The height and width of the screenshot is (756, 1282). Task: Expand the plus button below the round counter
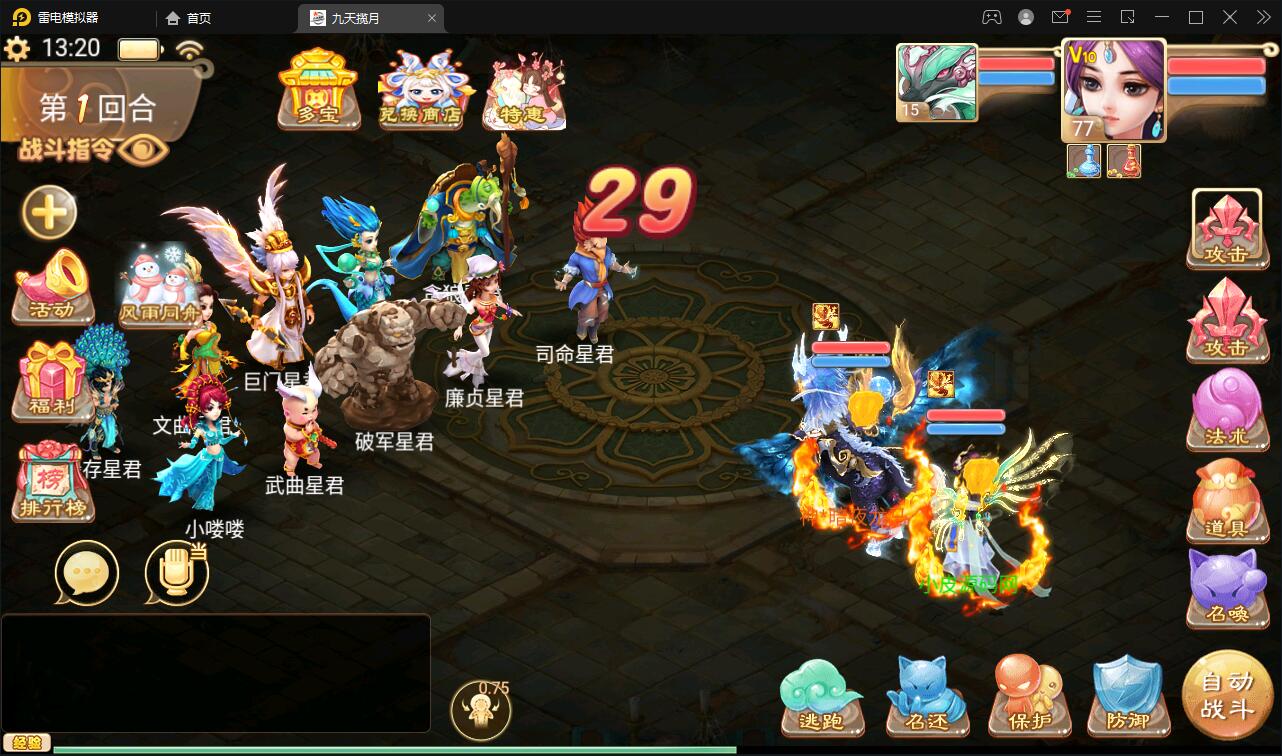click(48, 213)
